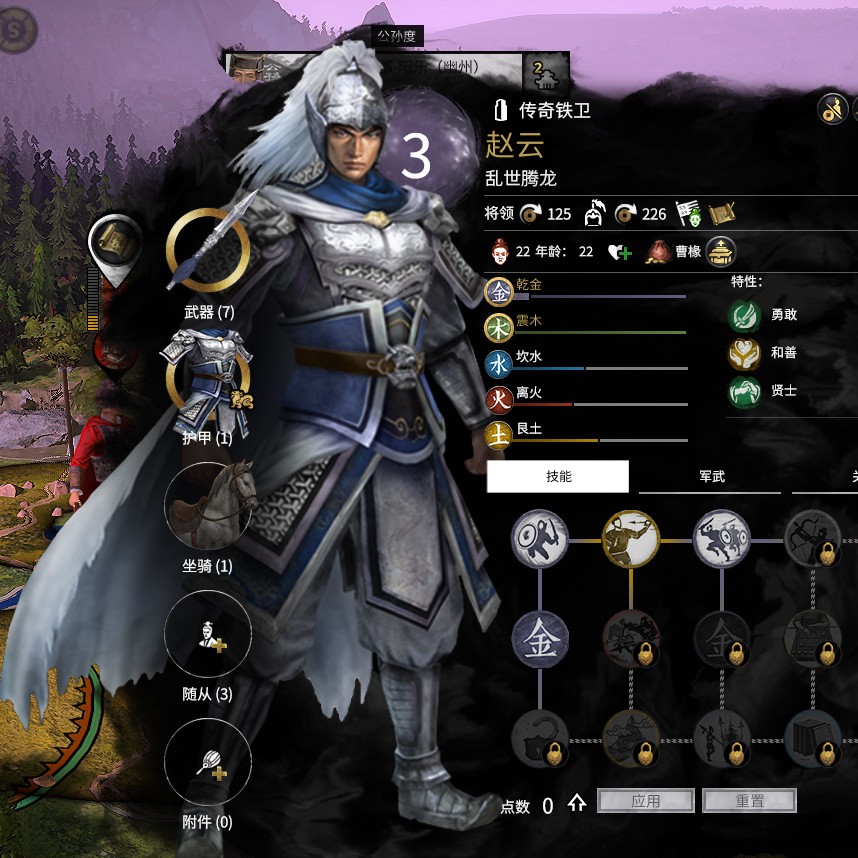Click the 重置 reset button
The image size is (858, 858).
click(749, 801)
